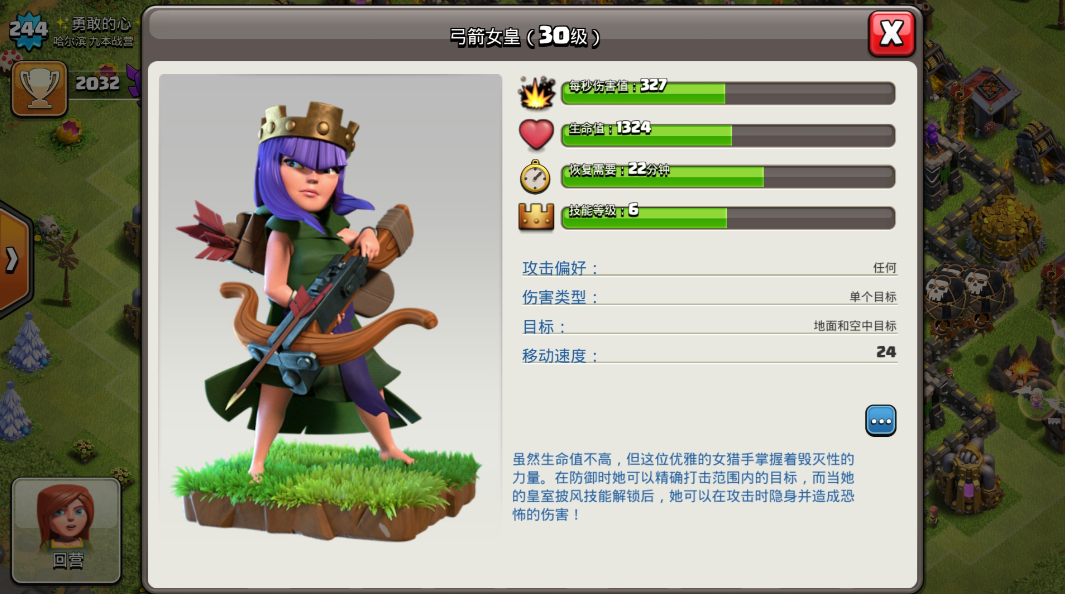Tap the 回营 return home button

67,530
